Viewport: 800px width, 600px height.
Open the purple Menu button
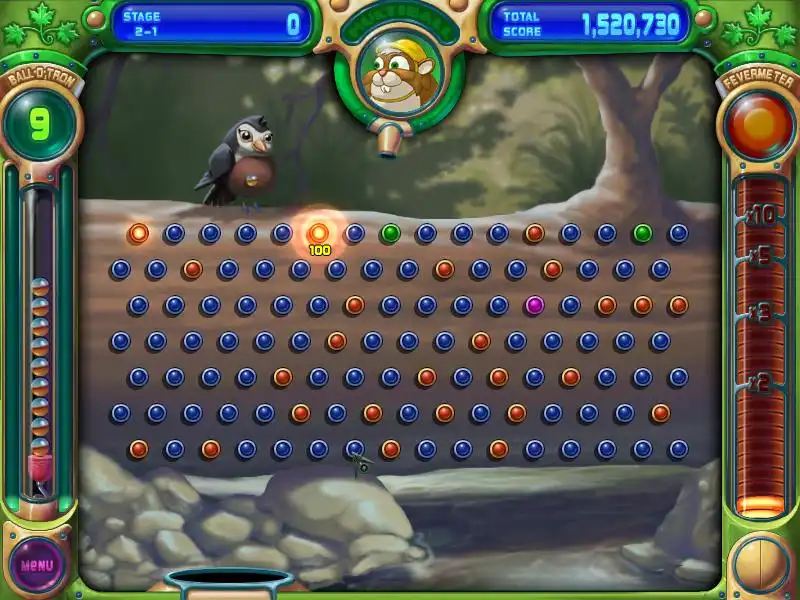click(37, 564)
